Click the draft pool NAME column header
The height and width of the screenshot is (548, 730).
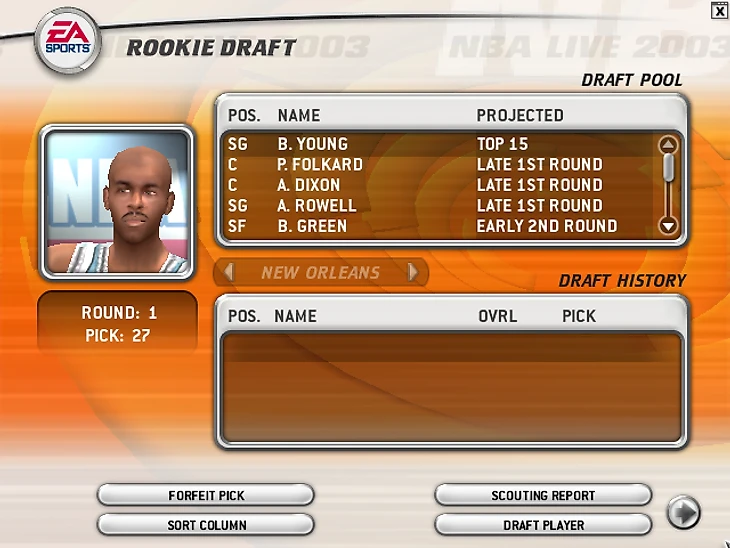pos(298,115)
